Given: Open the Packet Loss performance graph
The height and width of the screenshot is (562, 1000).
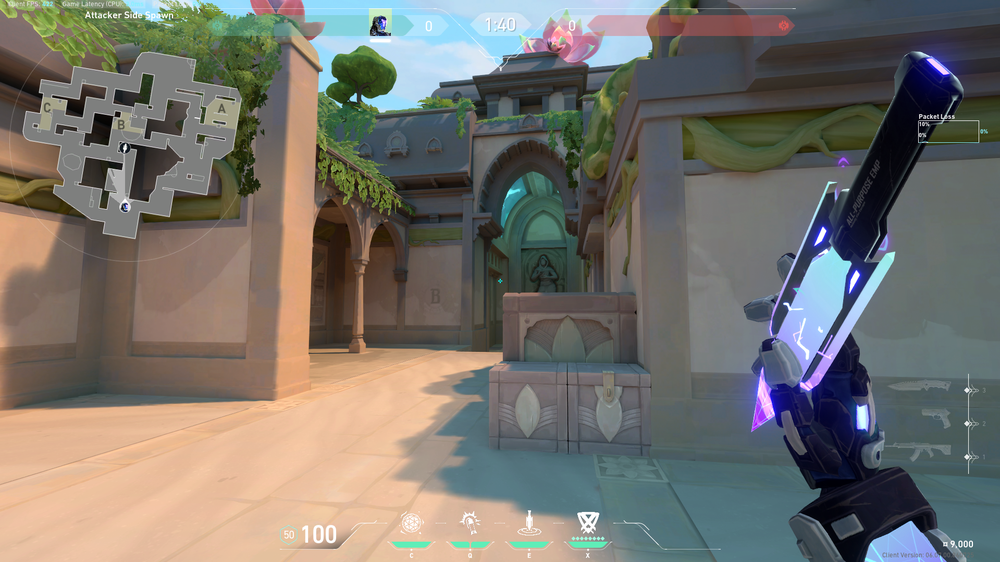Looking at the screenshot, I should point(949,131).
